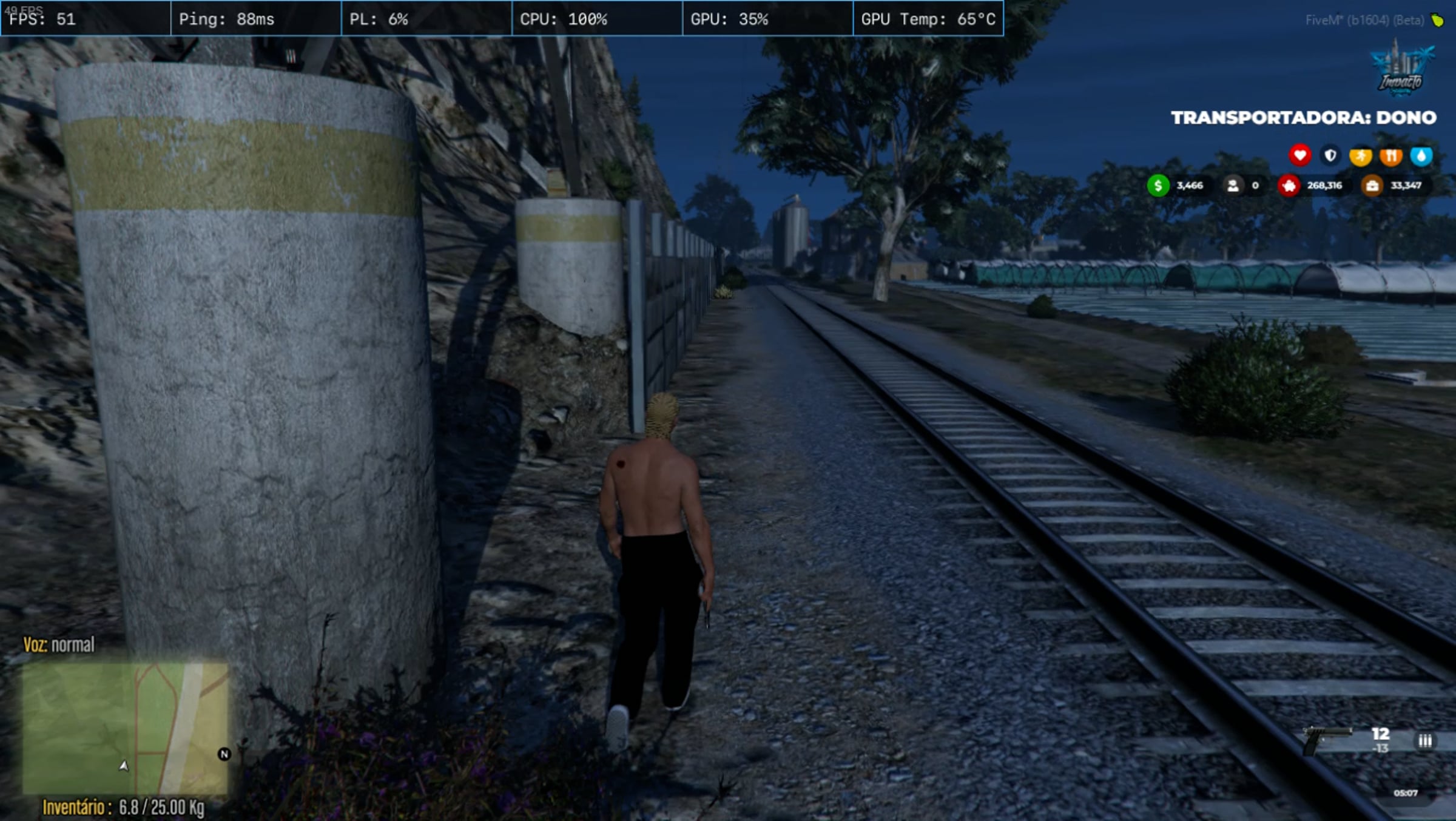Screen dimensions: 1456x821
Task: Click the player arrow on the minimap
Action: (x=124, y=766)
